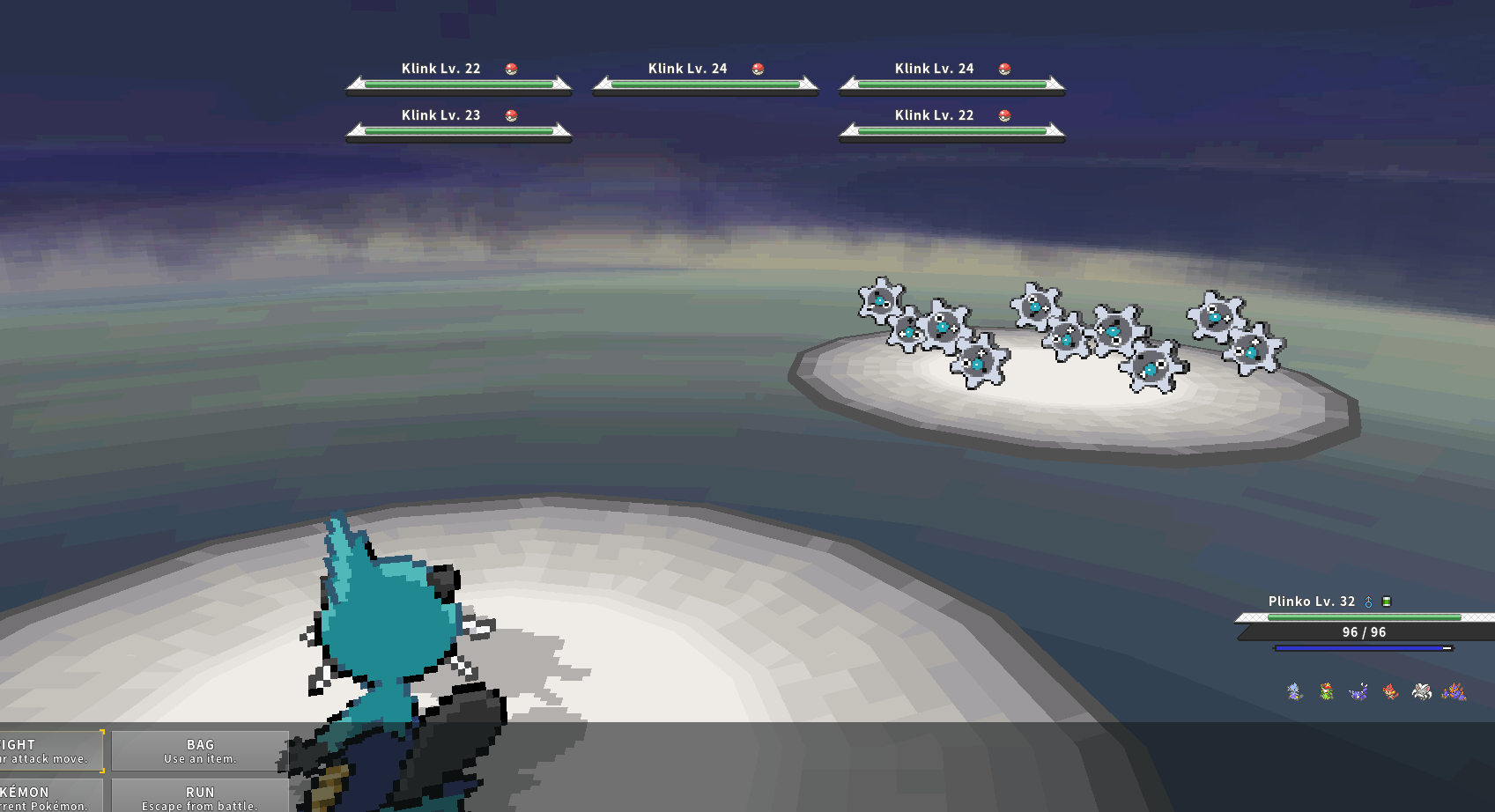Viewport: 1495px width, 812px height.
Task: Click the green Bellossom party icon
Action: click(x=1326, y=691)
